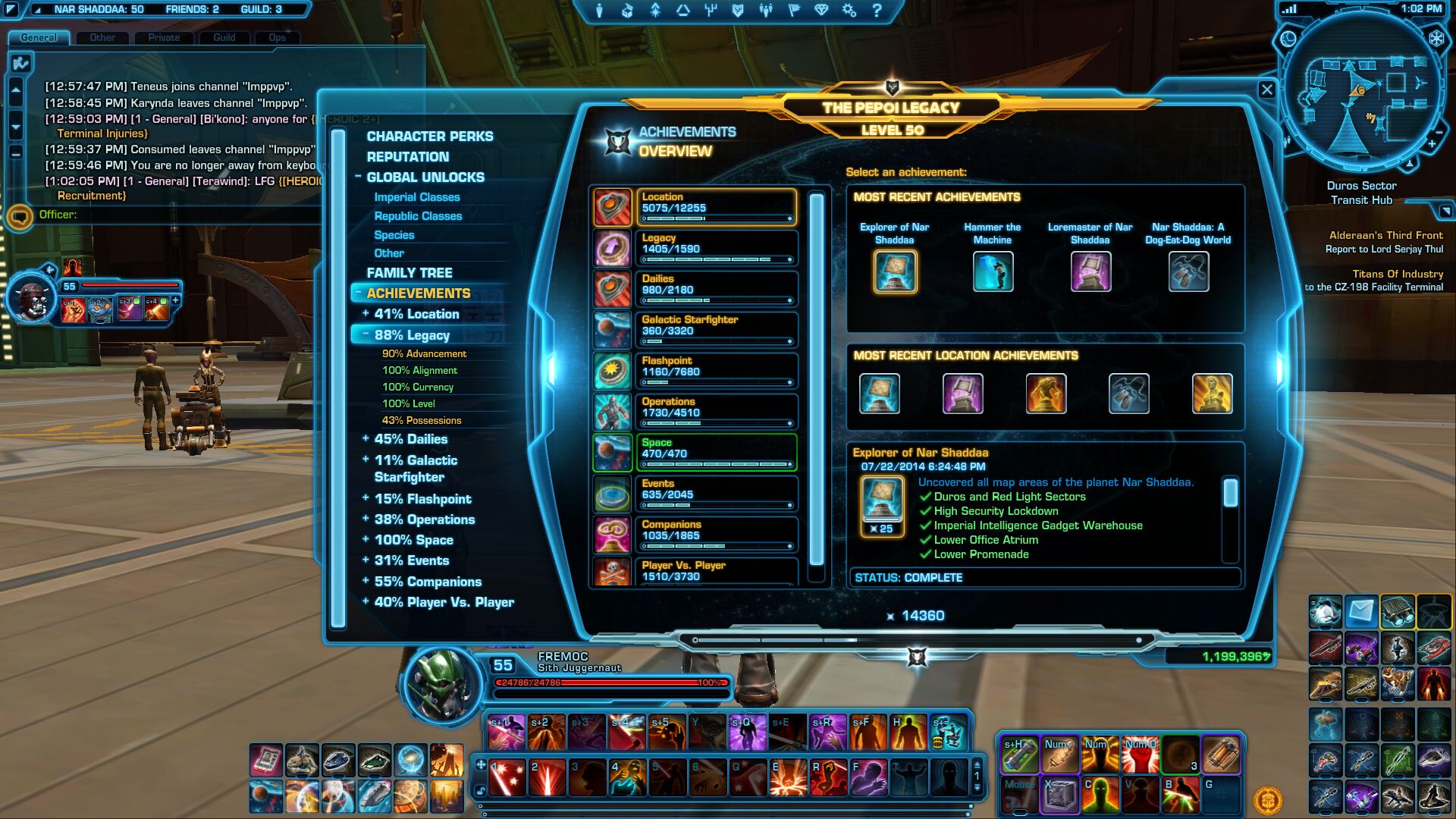The image size is (1456, 819).
Task: Switch to the Guild chat tab
Action: (x=224, y=38)
